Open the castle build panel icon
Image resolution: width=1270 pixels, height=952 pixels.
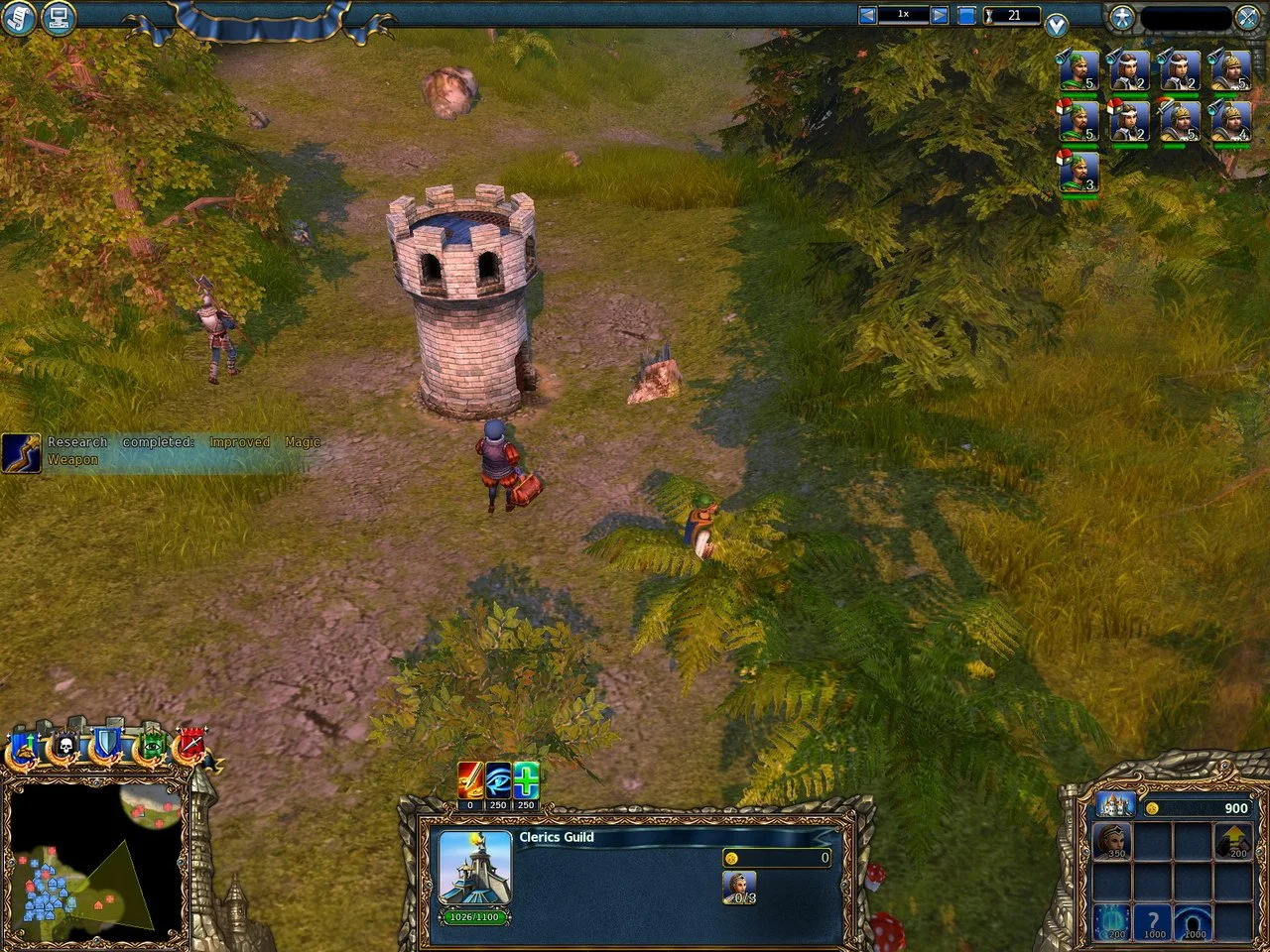(x=1118, y=805)
